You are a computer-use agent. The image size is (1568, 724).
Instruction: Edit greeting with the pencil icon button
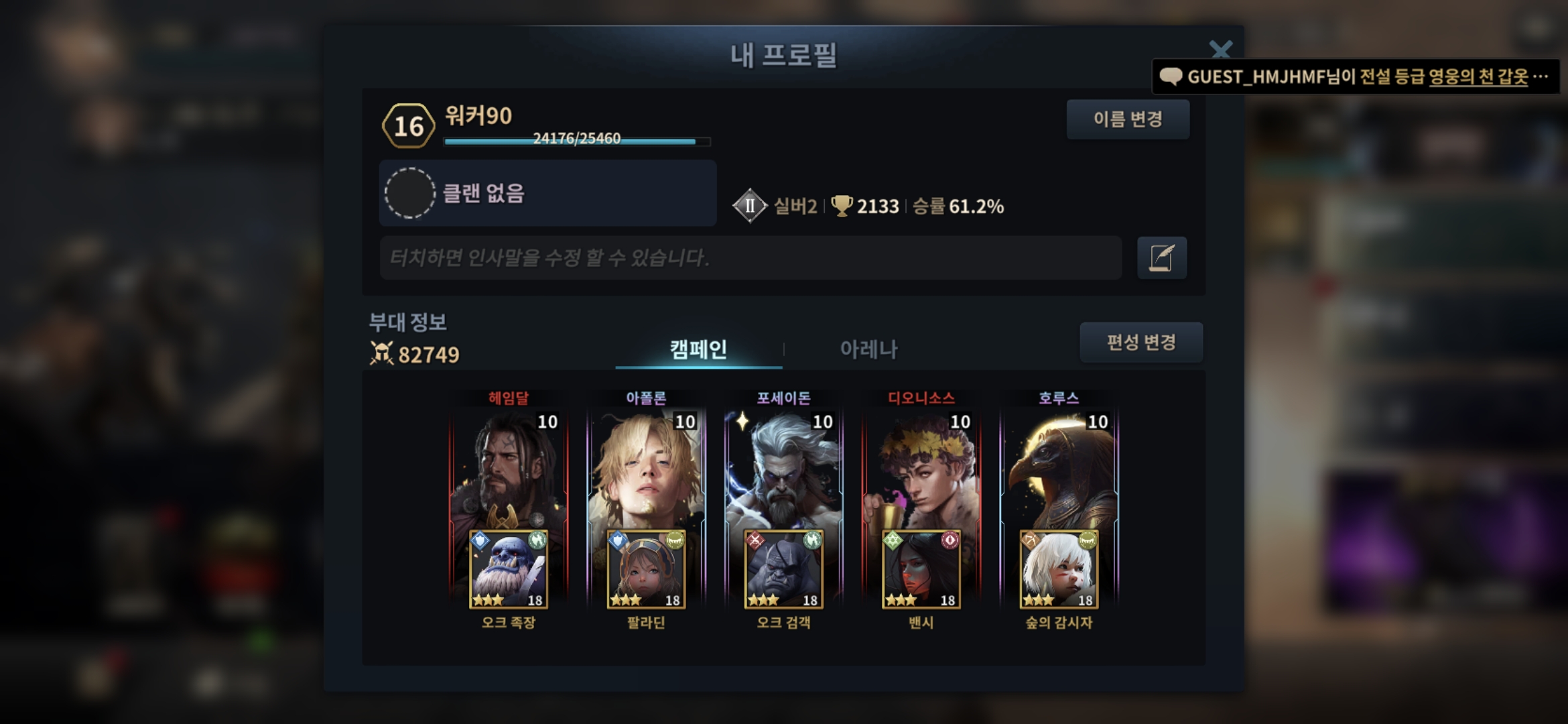(1161, 257)
